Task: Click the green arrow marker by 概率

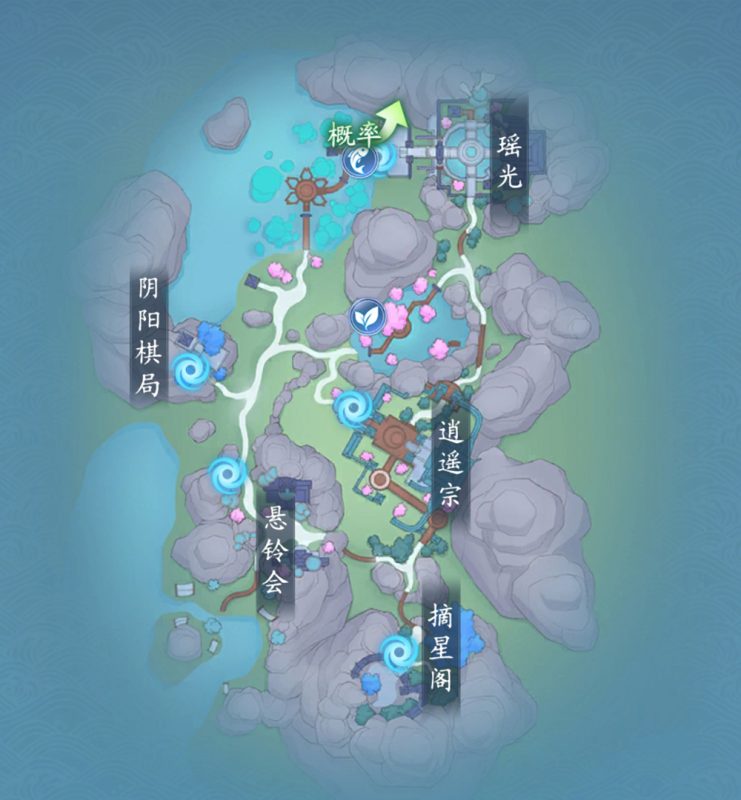Action: coord(398,117)
